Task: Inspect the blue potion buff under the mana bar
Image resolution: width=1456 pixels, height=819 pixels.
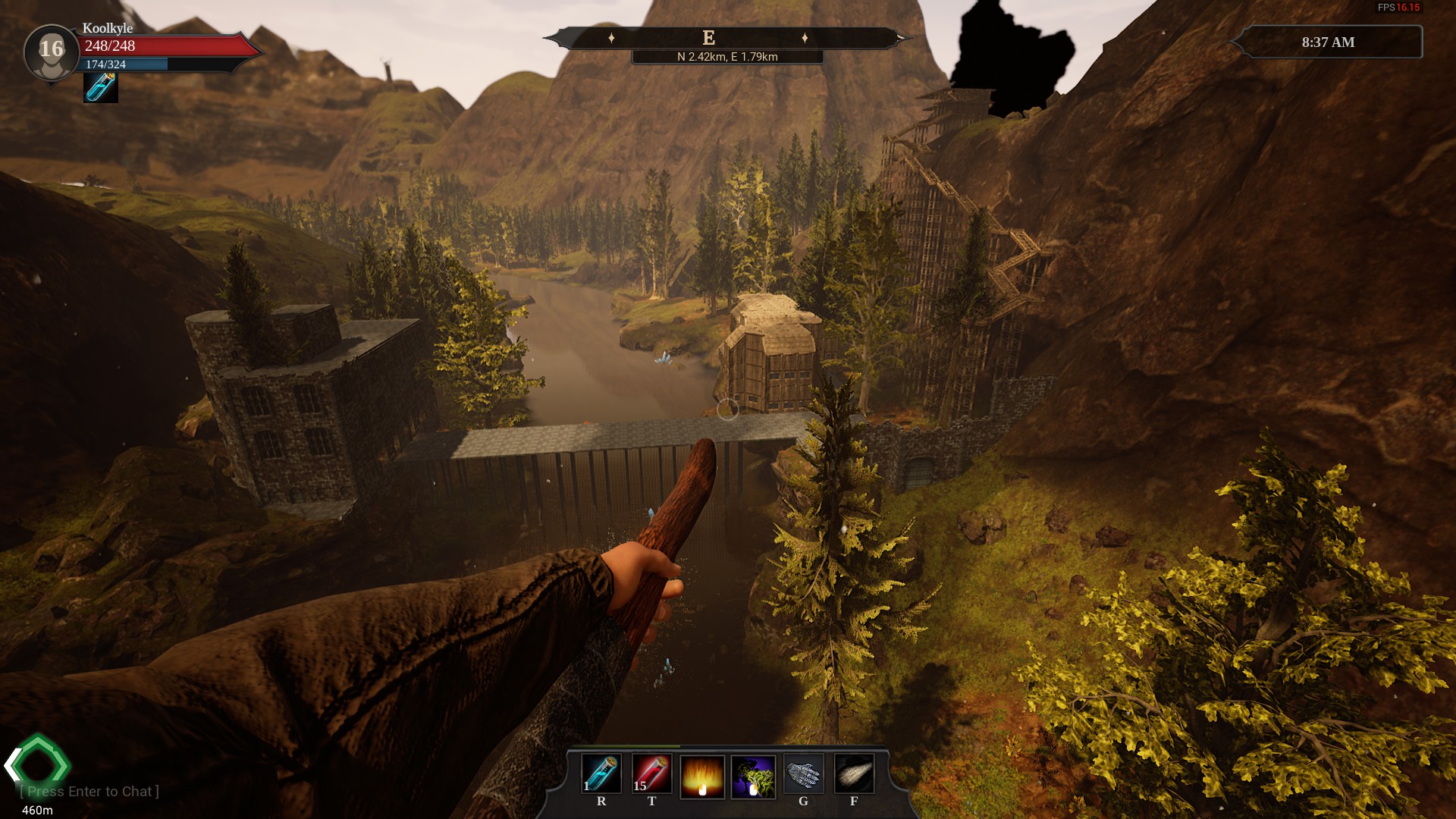Action: (100, 88)
